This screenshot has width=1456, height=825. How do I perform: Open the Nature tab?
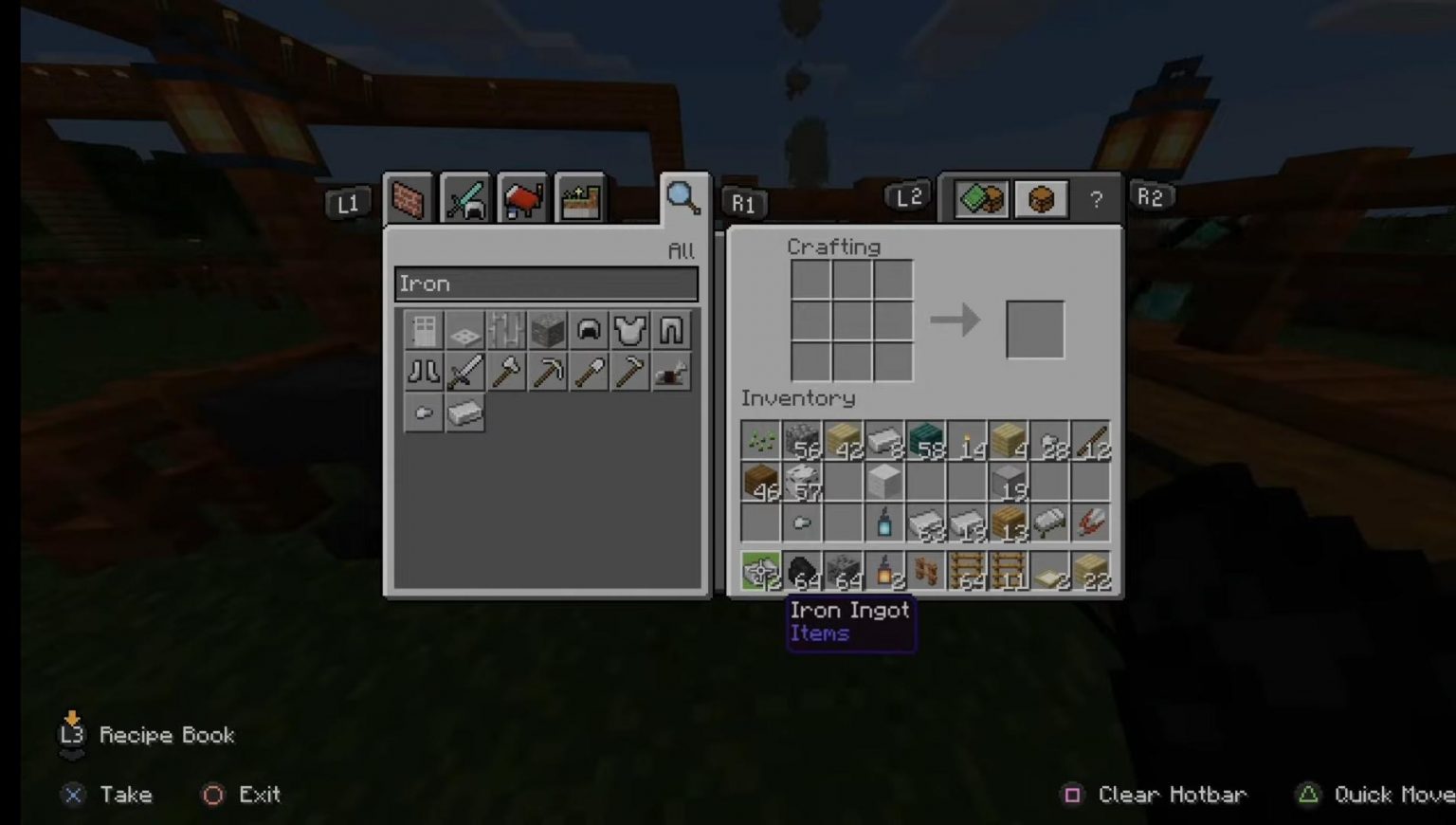tap(579, 197)
